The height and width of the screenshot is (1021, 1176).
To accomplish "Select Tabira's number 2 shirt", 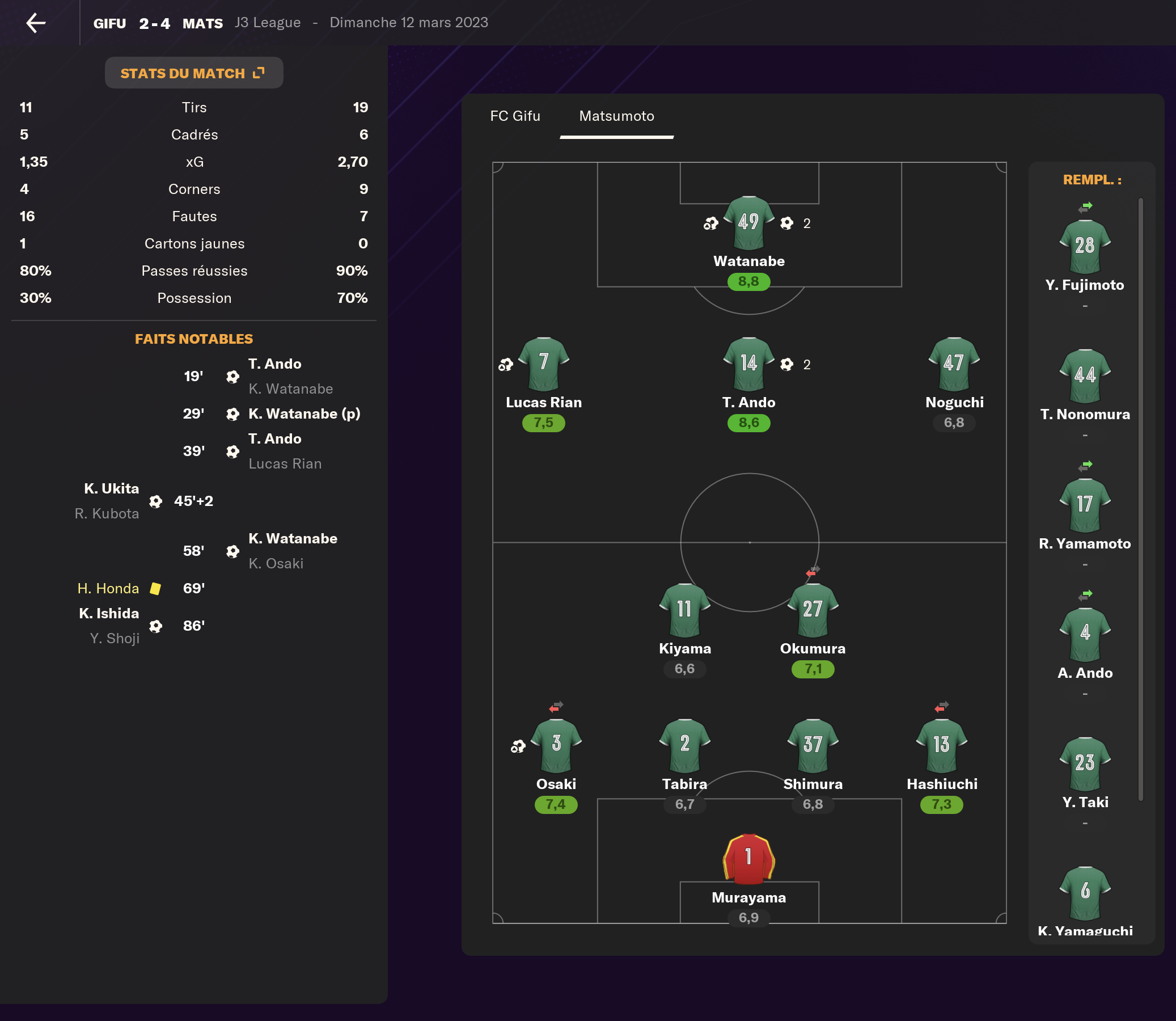I will 684,745.
